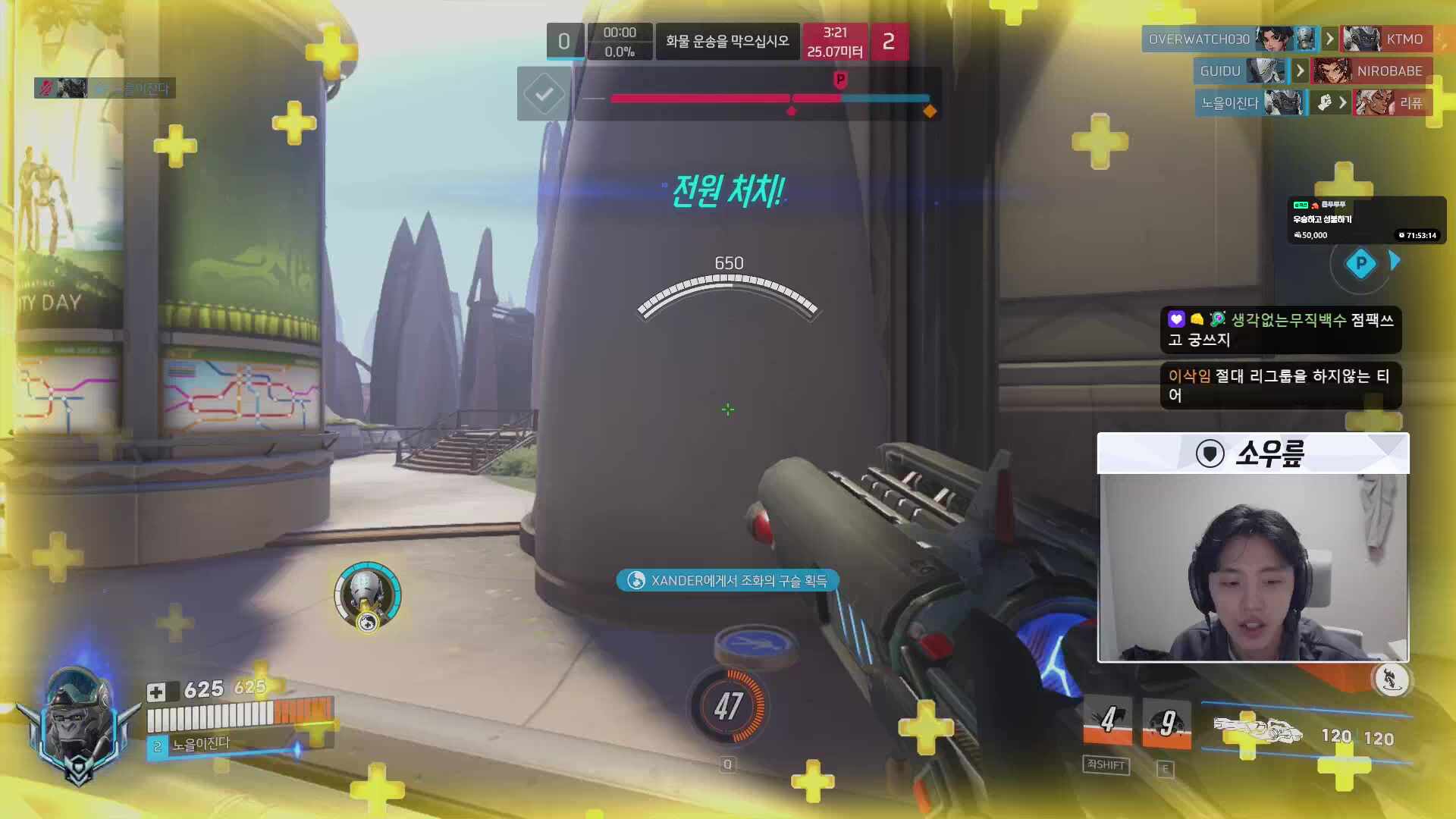1456x819 pixels.
Task: Click the objective checkmark icon
Action: pyautogui.click(x=544, y=94)
